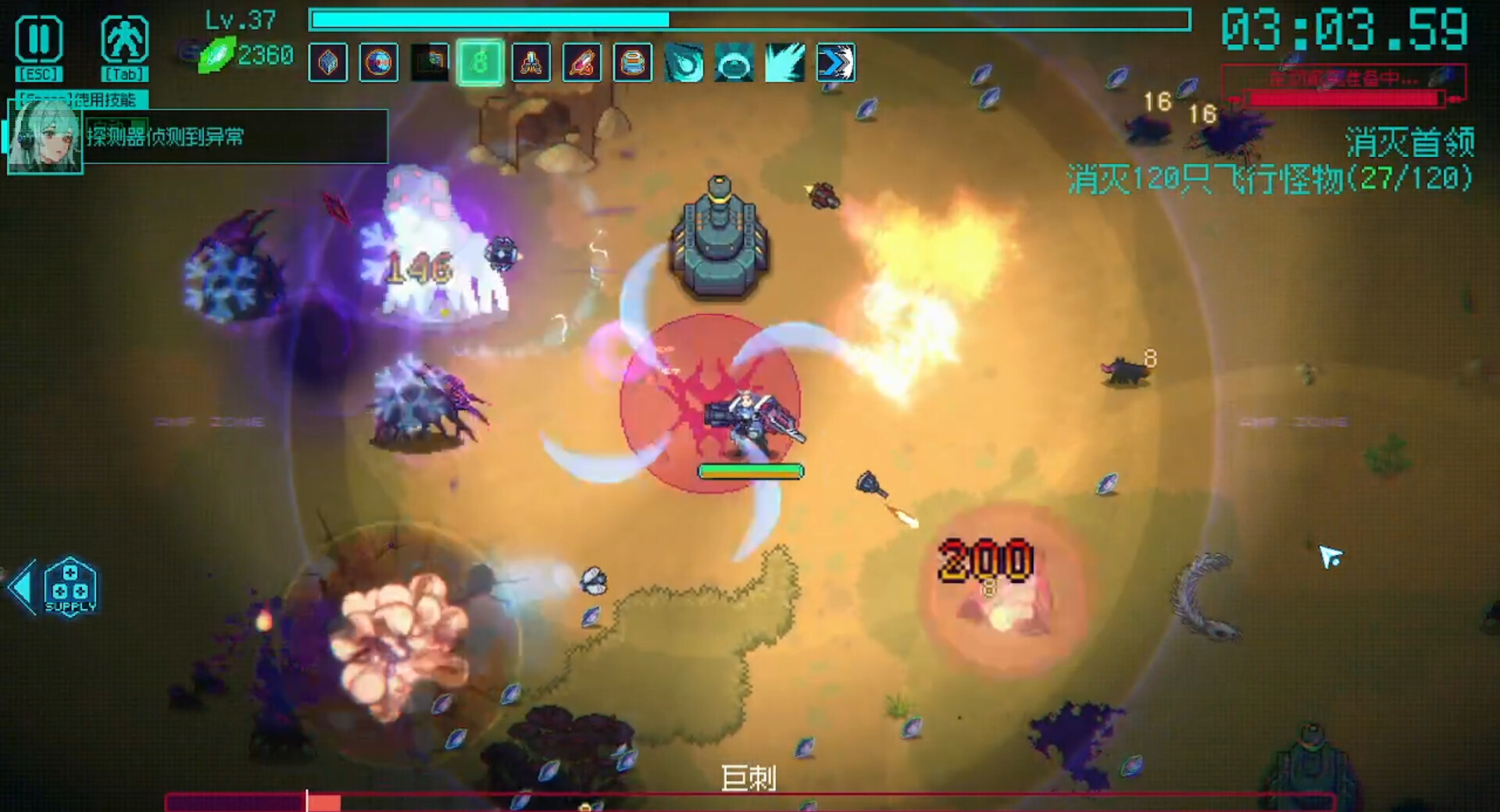Expand the left arrow beside SUPPLY
This screenshot has width=1500, height=812.
tap(22, 587)
